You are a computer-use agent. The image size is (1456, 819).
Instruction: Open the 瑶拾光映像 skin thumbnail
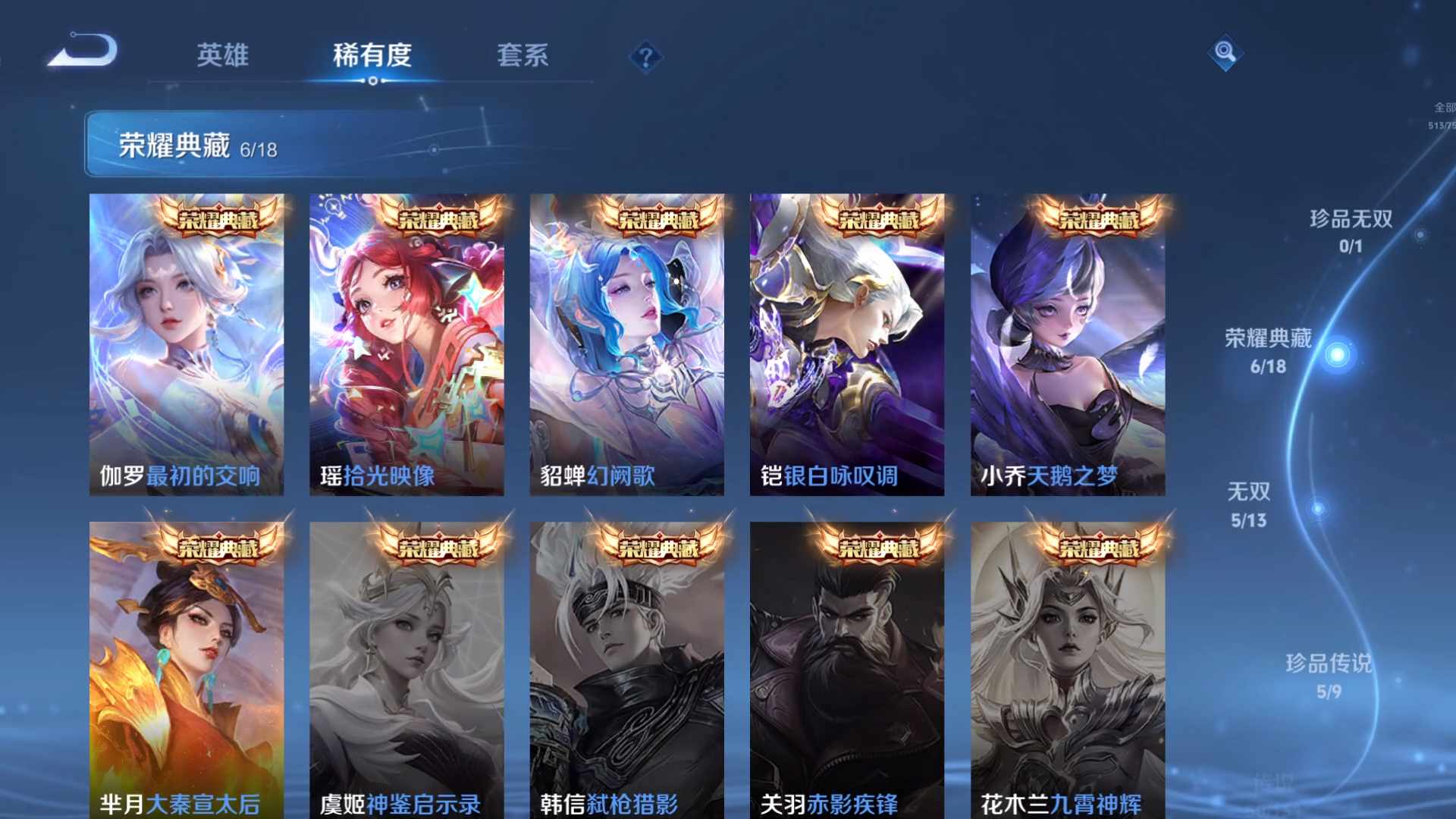click(407, 341)
